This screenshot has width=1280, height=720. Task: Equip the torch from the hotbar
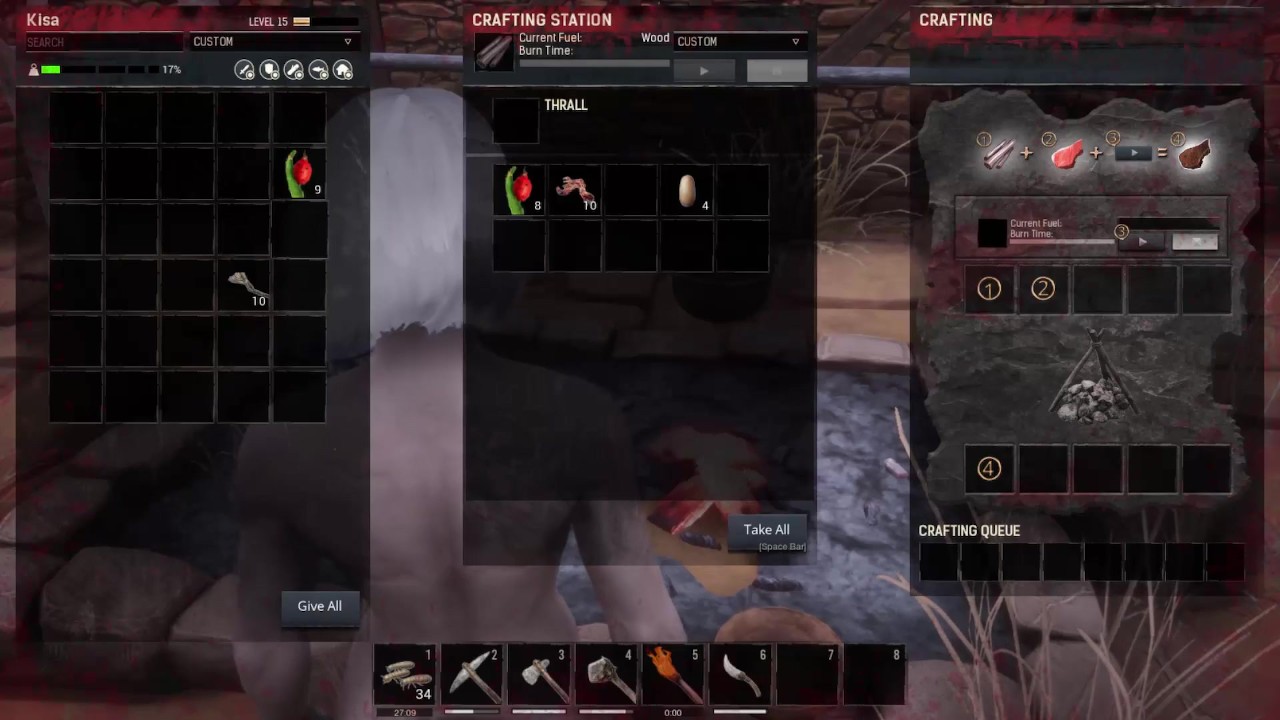click(x=673, y=675)
